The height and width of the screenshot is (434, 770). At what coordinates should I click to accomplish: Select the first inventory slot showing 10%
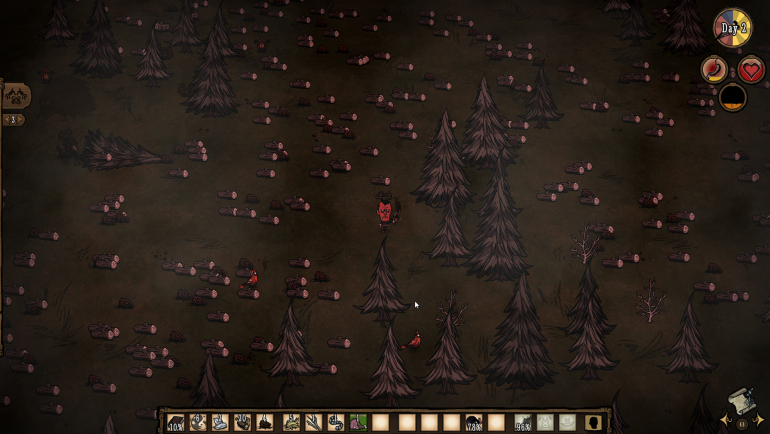pos(176,423)
